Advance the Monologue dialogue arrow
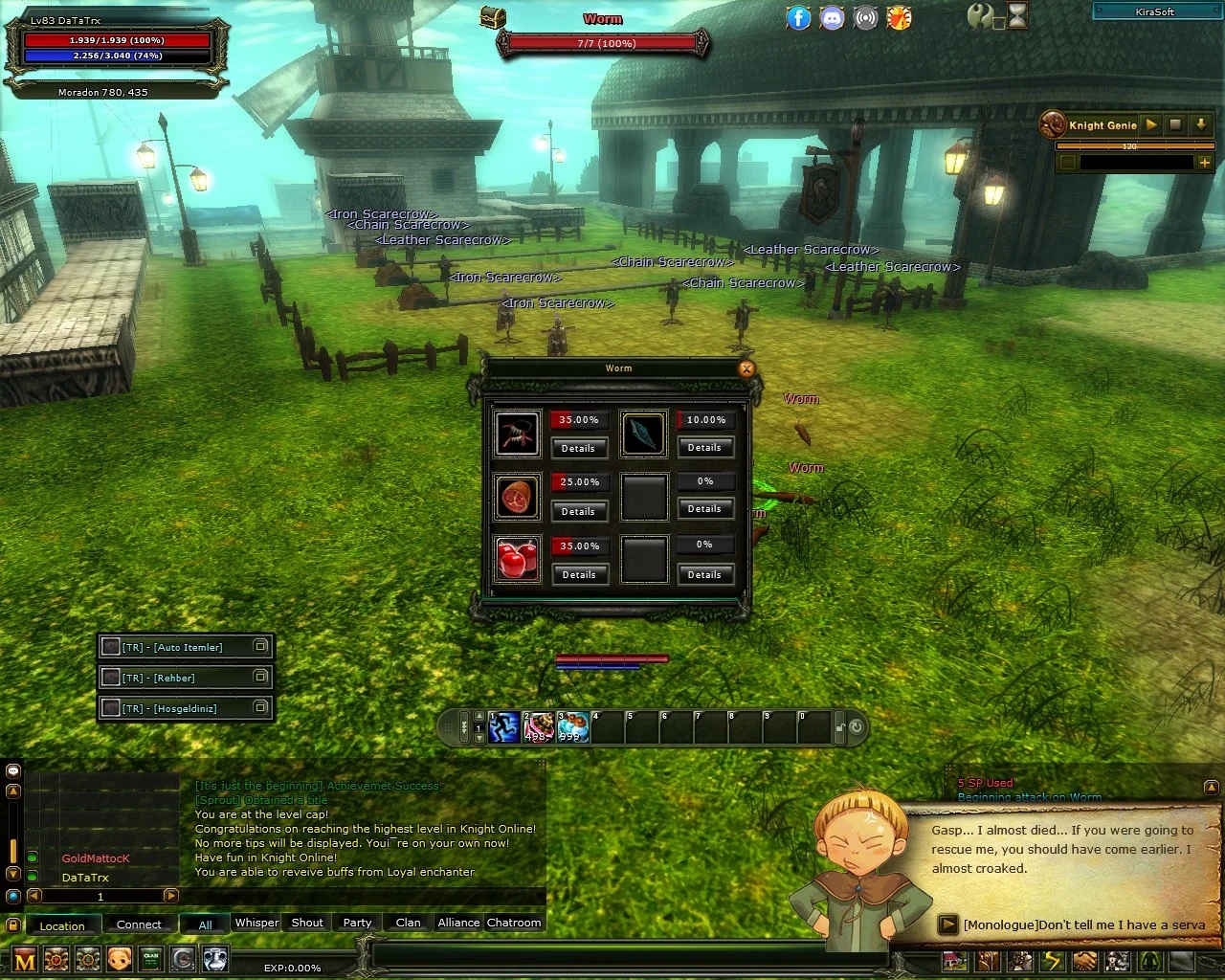Image resolution: width=1225 pixels, height=980 pixels. click(947, 924)
